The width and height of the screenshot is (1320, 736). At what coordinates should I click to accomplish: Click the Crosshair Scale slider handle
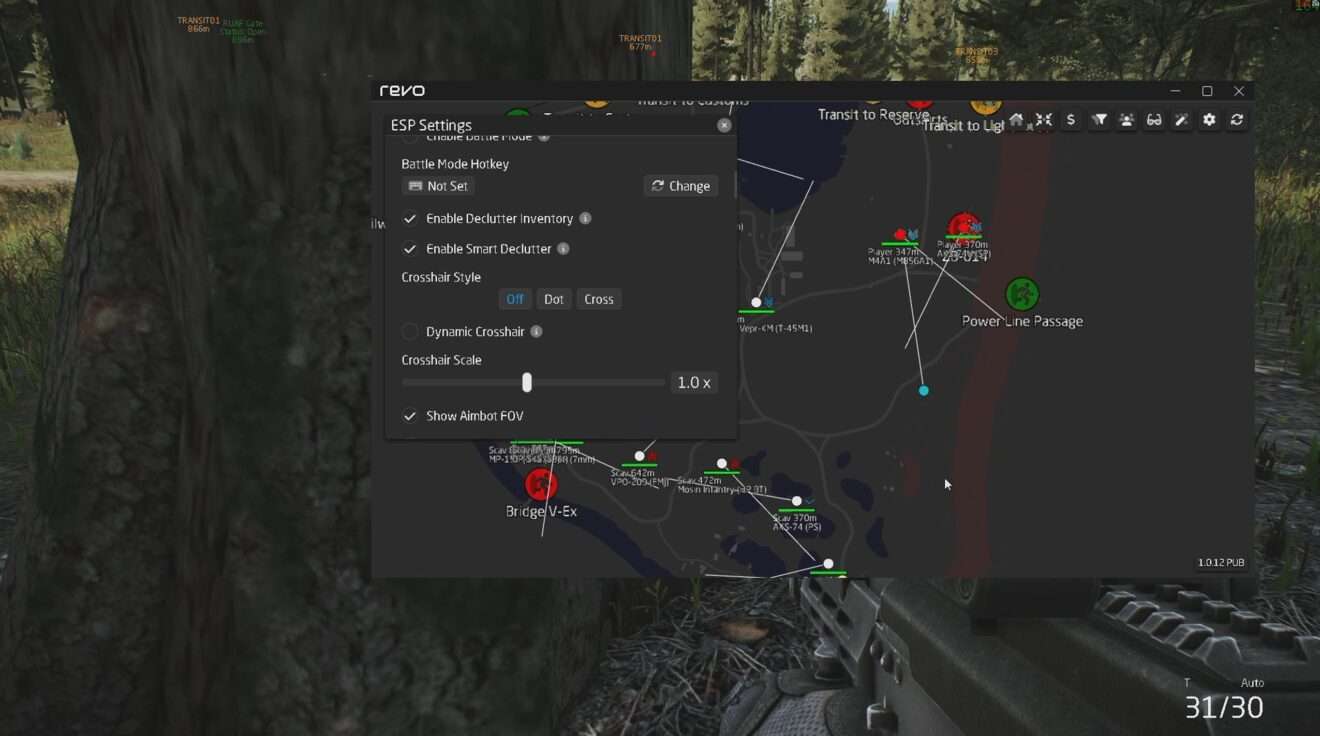pos(527,383)
